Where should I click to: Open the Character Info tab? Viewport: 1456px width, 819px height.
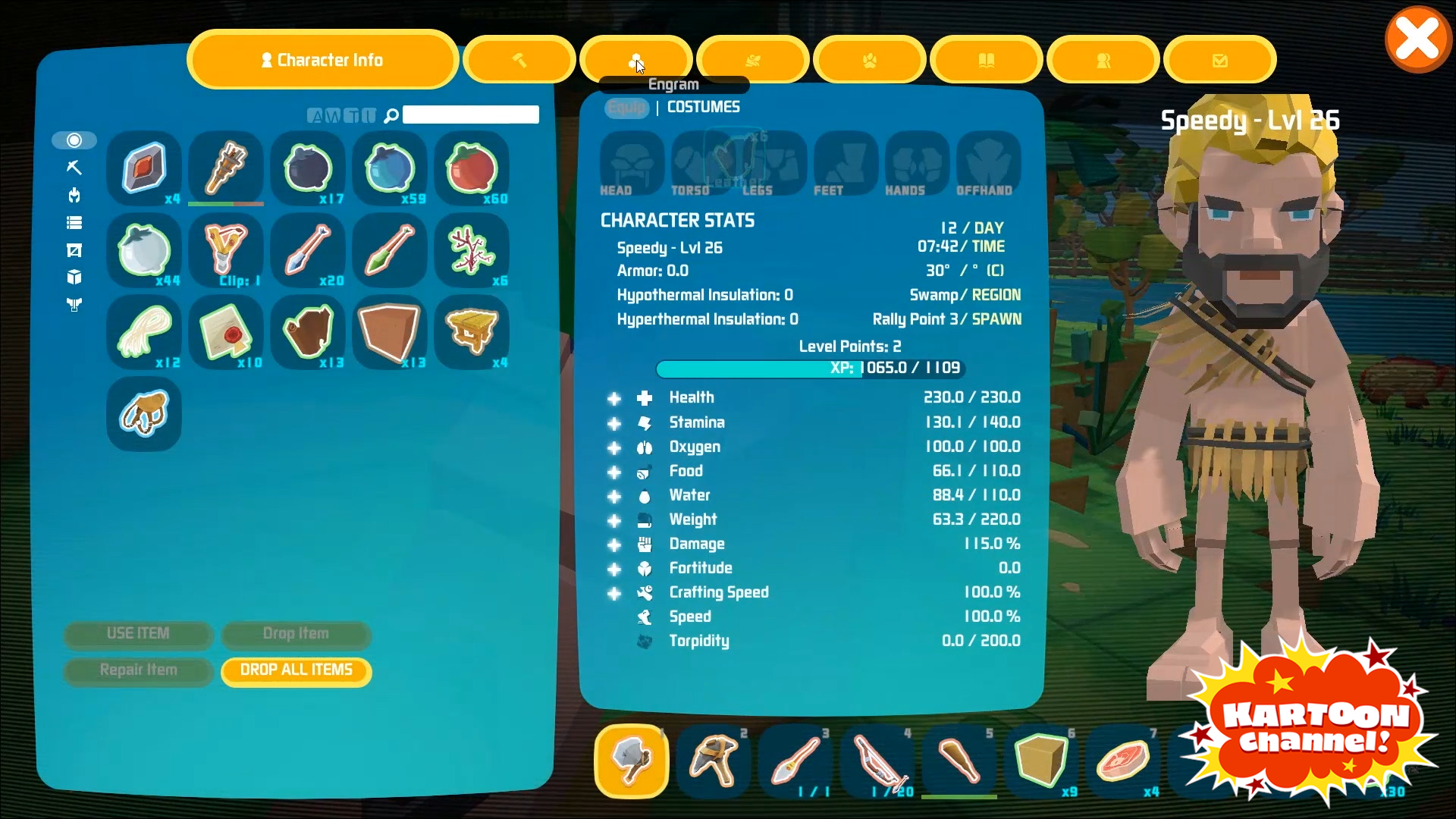(322, 60)
